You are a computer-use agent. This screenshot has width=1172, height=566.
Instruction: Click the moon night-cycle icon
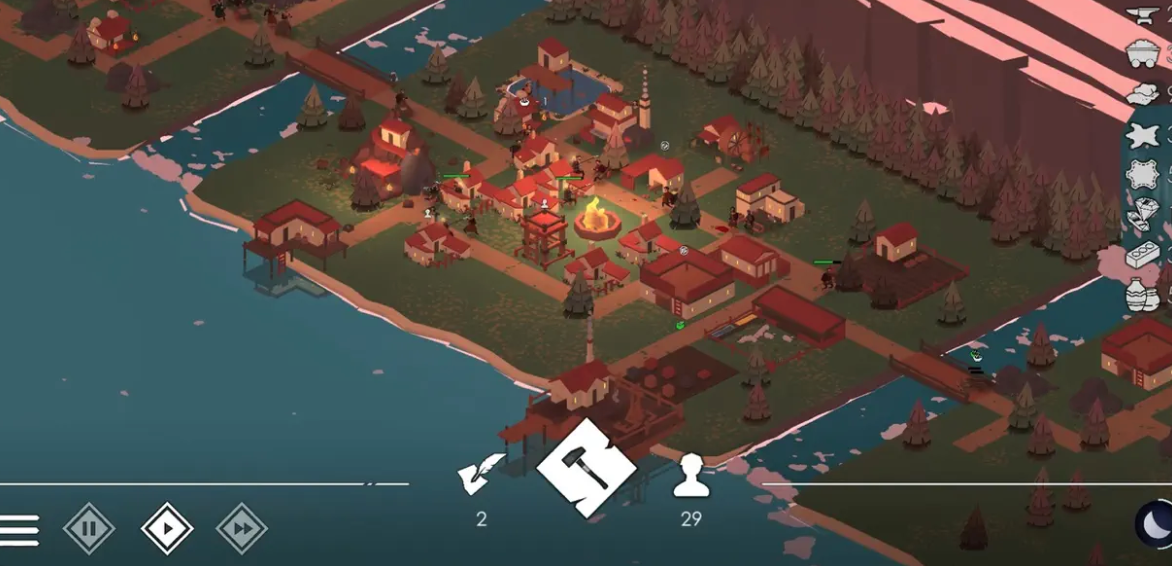pos(1155,523)
